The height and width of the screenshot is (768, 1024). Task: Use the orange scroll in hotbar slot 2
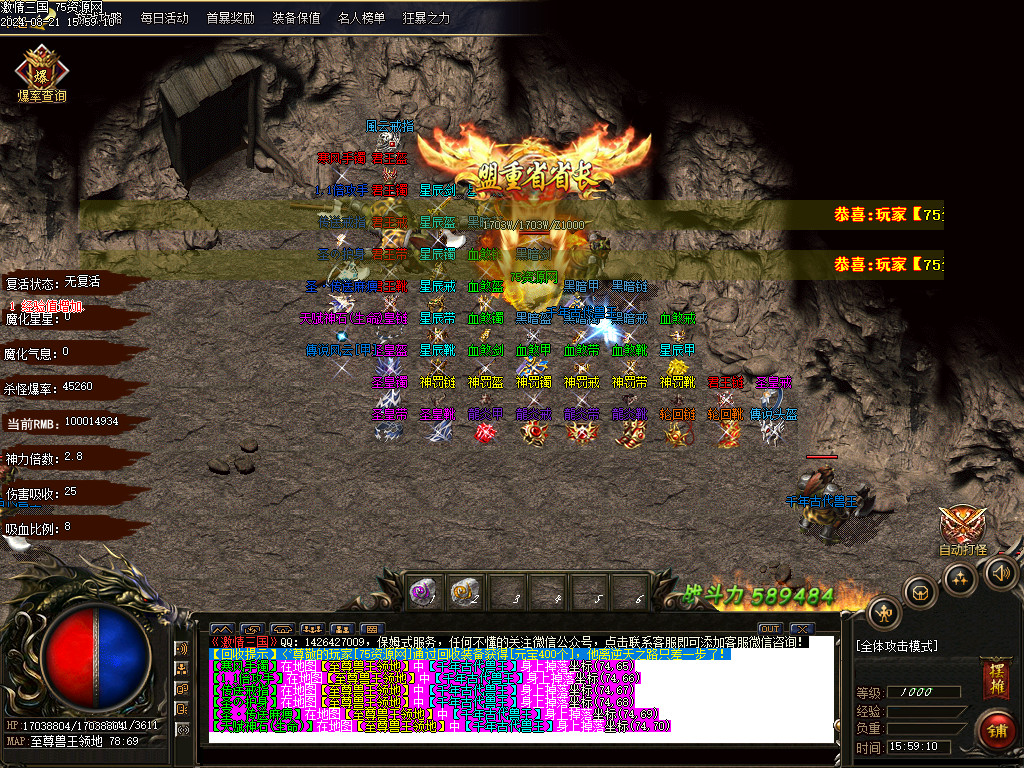click(464, 590)
